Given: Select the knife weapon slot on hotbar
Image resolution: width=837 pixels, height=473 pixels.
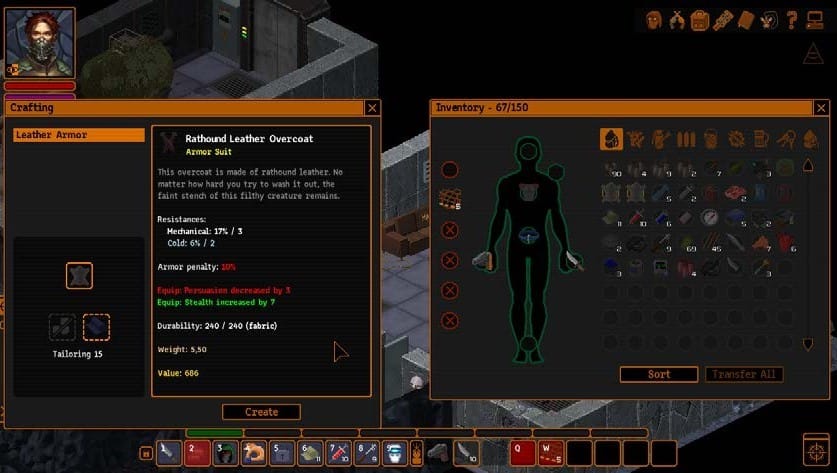Looking at the screenshot, I should pyautogui.click(x=170, y=453).
